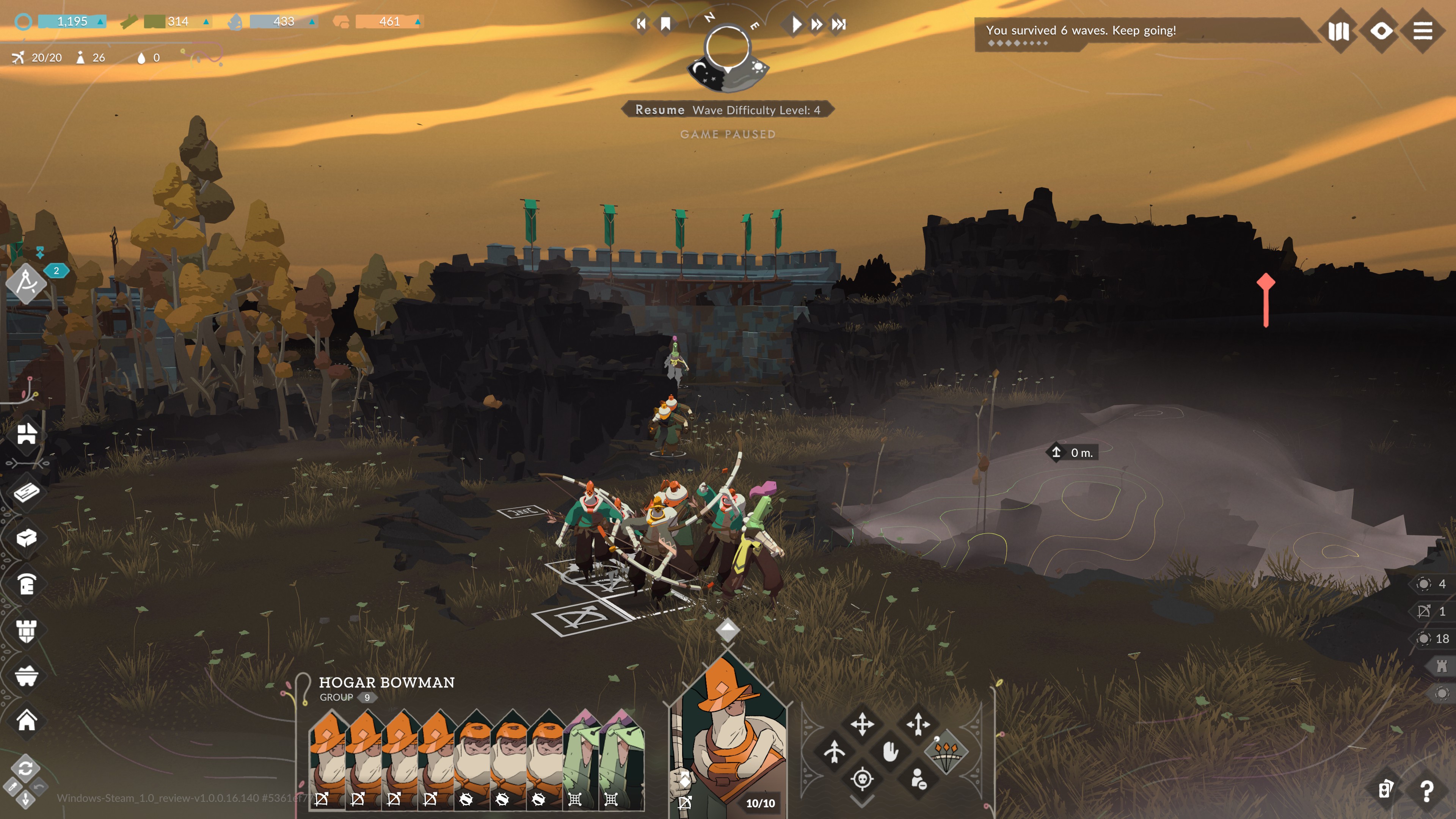The image size is (1456, 819).
Task: Click the skip-back time control
Action: coord(641,24)
